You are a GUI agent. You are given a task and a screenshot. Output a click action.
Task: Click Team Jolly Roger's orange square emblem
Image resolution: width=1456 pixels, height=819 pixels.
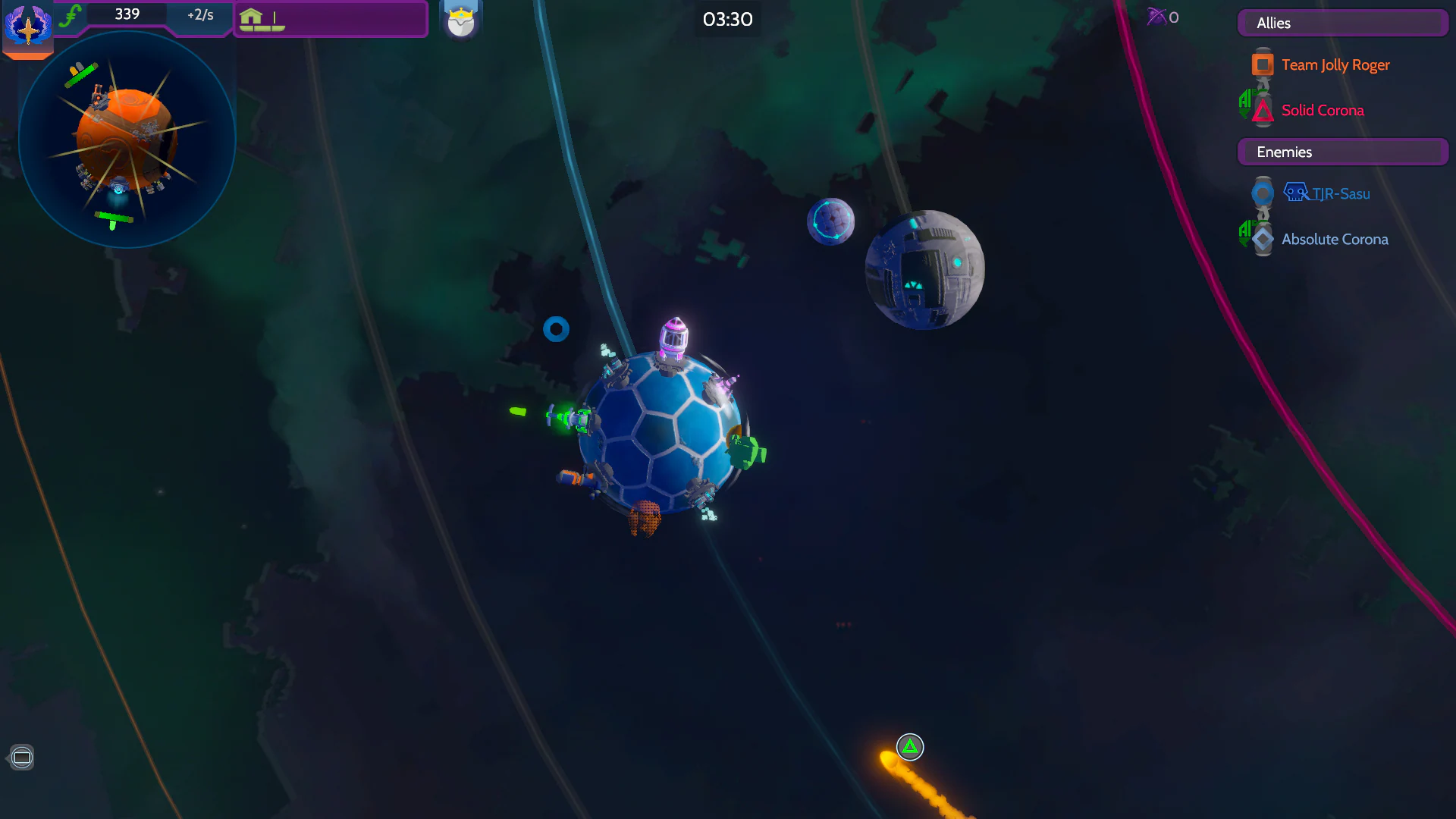(x=1261, y=64)
